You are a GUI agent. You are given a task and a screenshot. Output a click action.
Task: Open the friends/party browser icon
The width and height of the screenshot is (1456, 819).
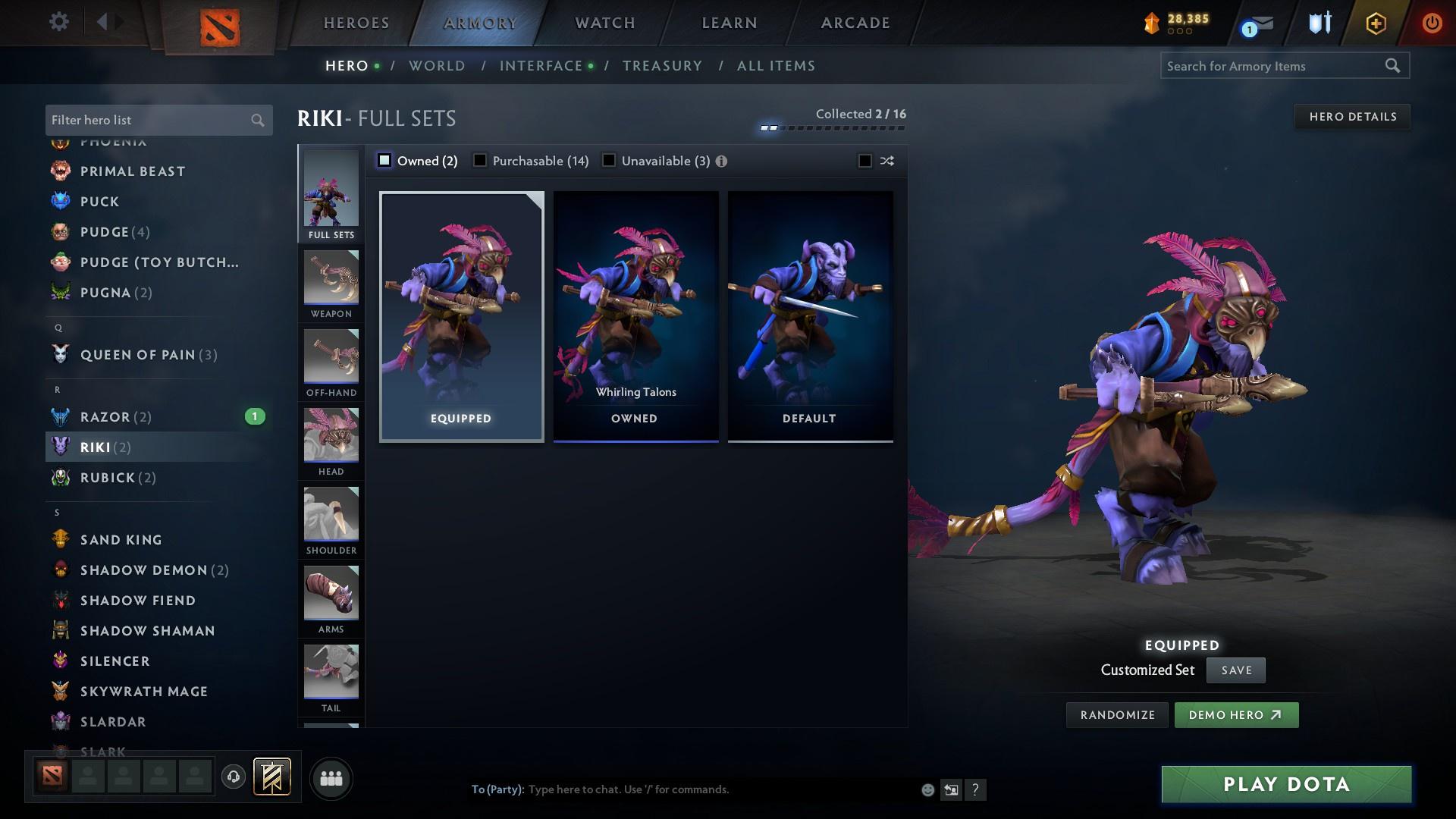[x=331, y=778]
